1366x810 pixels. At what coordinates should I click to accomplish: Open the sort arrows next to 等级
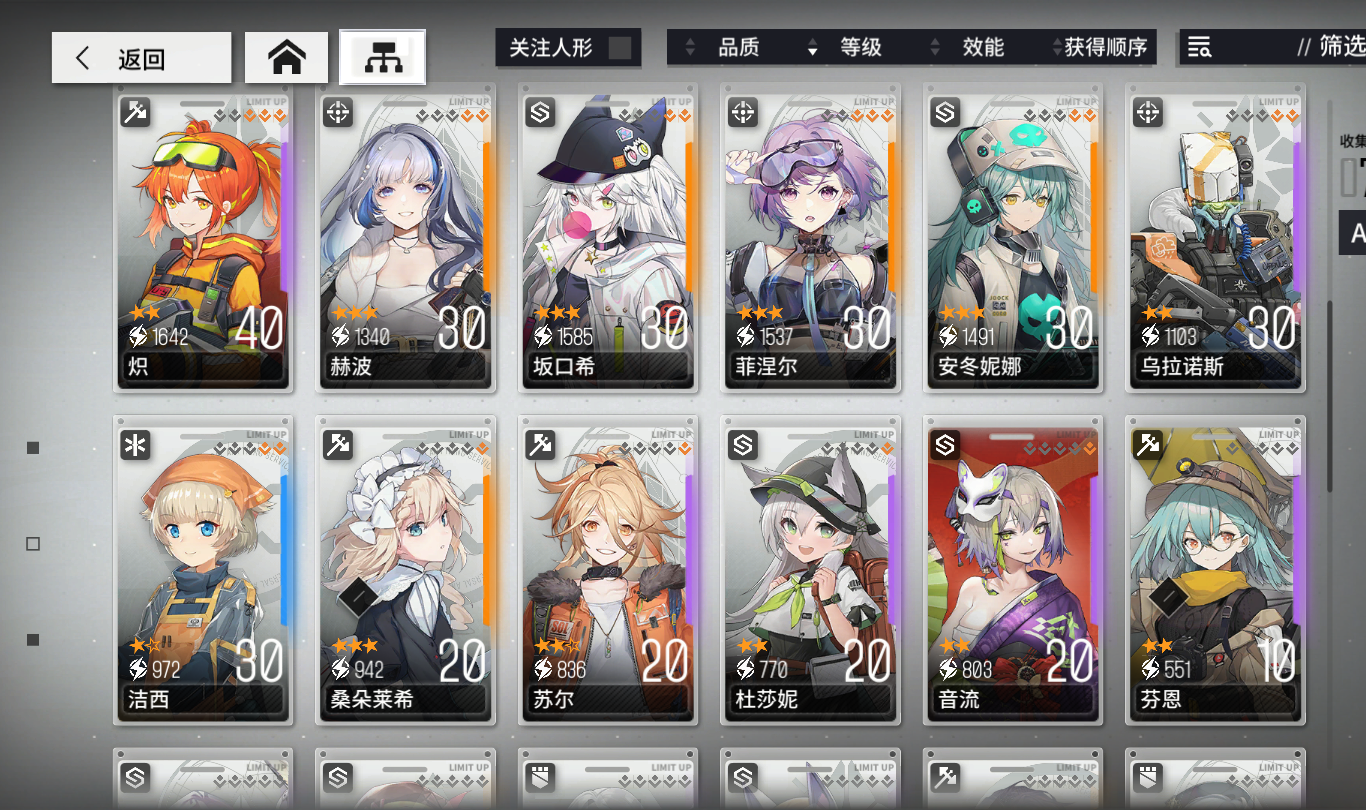click(811, 47)
